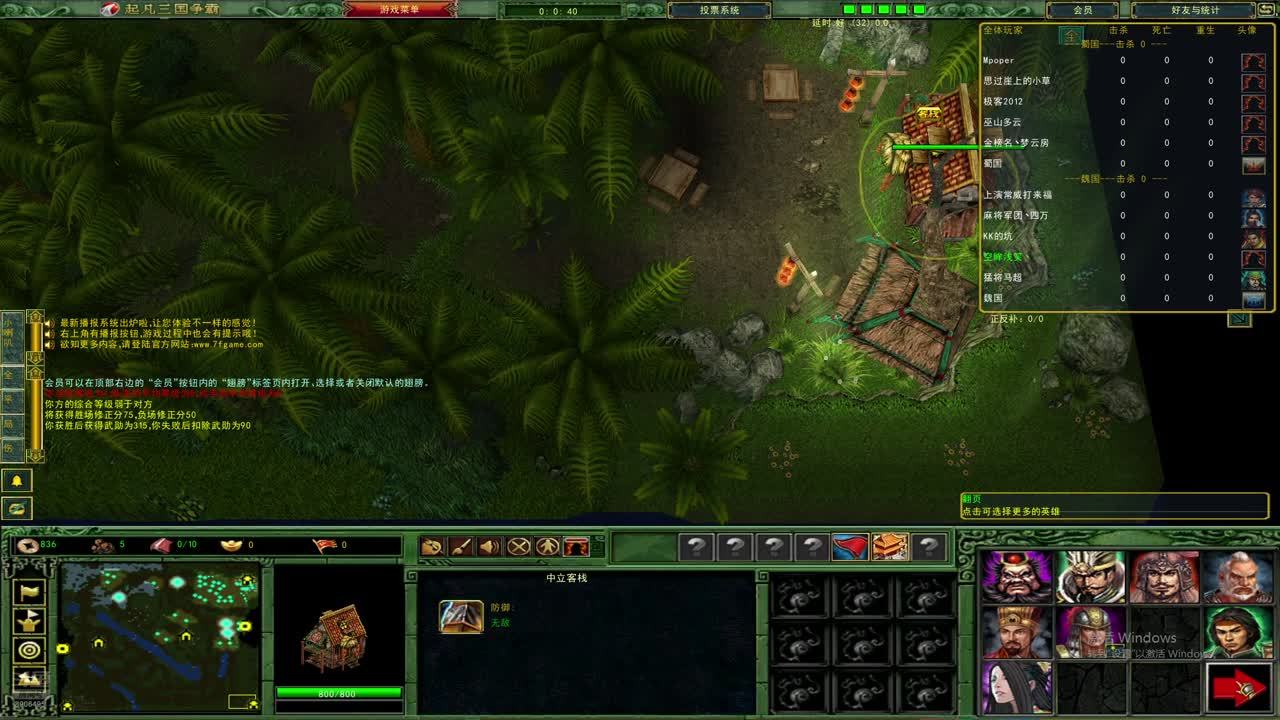Click the 防御 armor icon of the inn
The width and height of the screenshot is (1280, 720).
point(461,616)
